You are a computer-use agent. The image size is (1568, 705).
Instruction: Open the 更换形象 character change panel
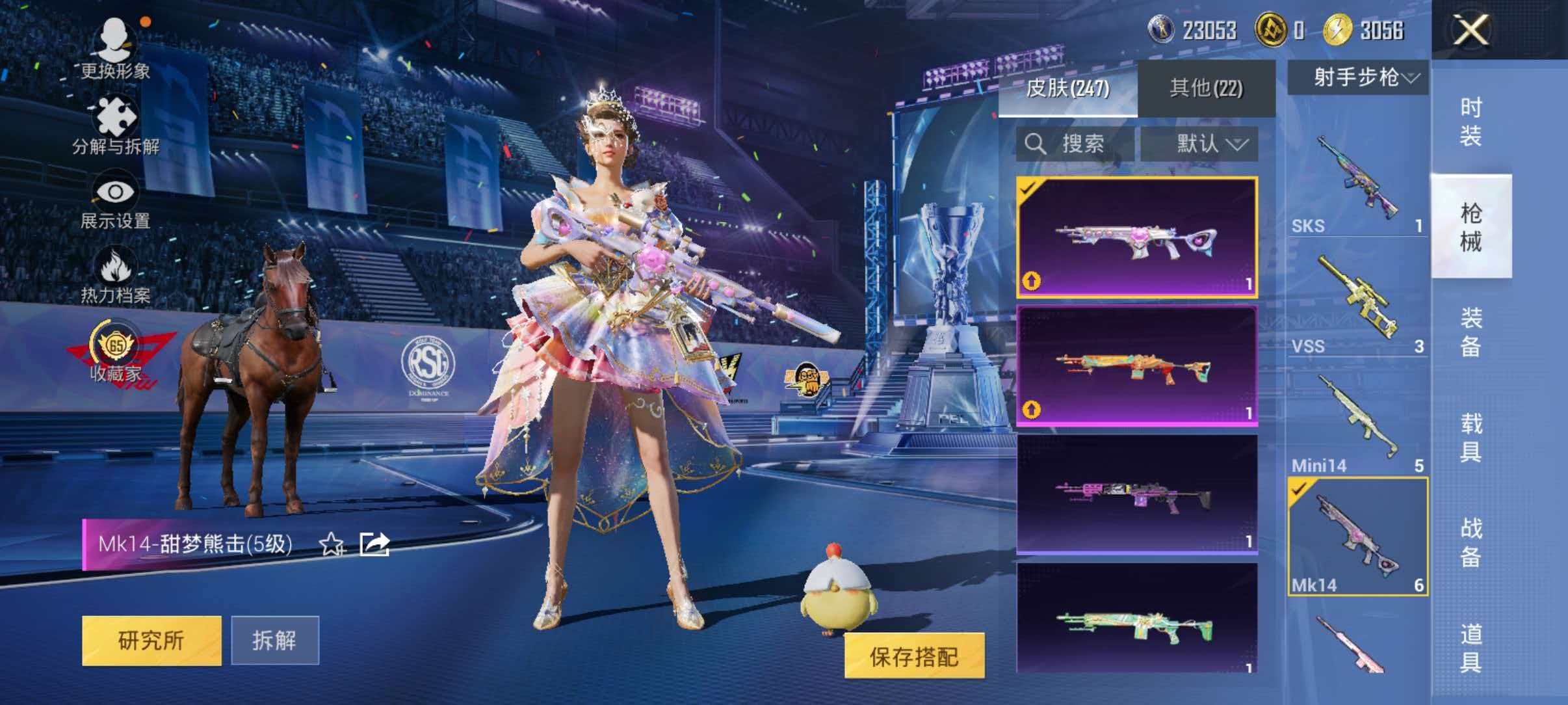114,49
